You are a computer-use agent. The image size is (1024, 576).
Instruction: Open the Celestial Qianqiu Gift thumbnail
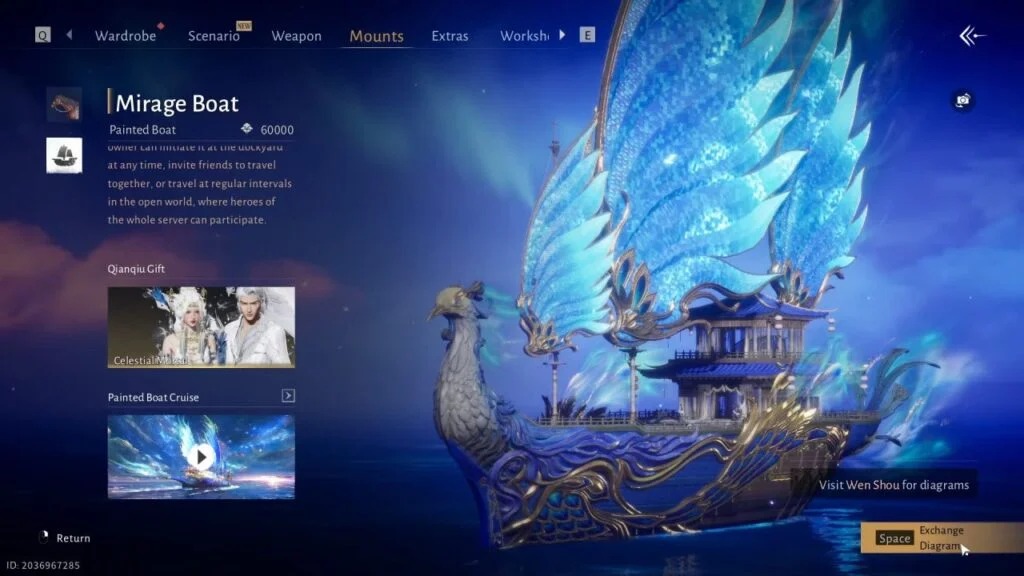[201, 327]
